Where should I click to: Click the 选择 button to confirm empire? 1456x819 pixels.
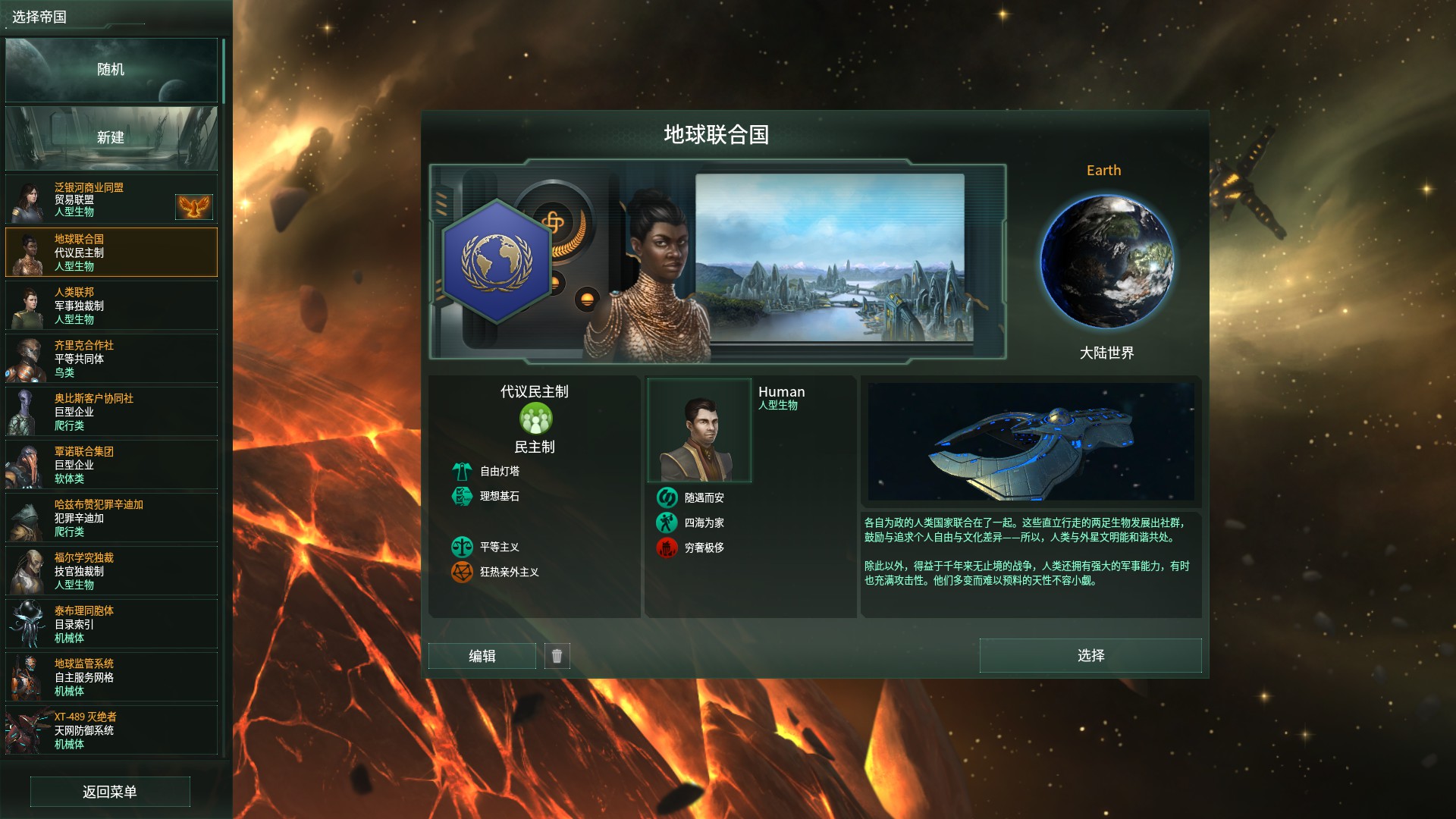(x=1090, y=656)
